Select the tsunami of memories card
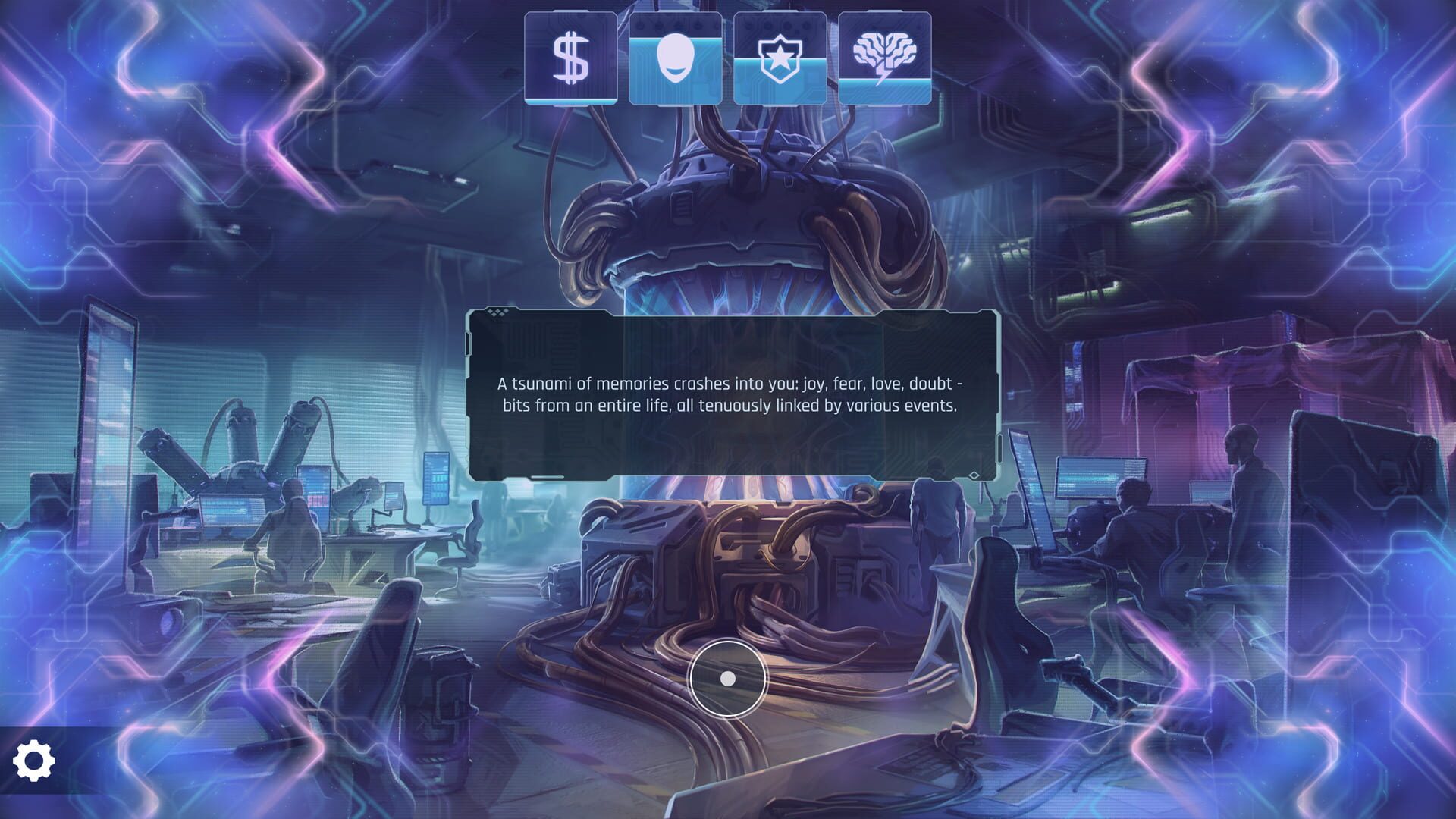This screenshot has height=819, width=1456. point(733,394)
